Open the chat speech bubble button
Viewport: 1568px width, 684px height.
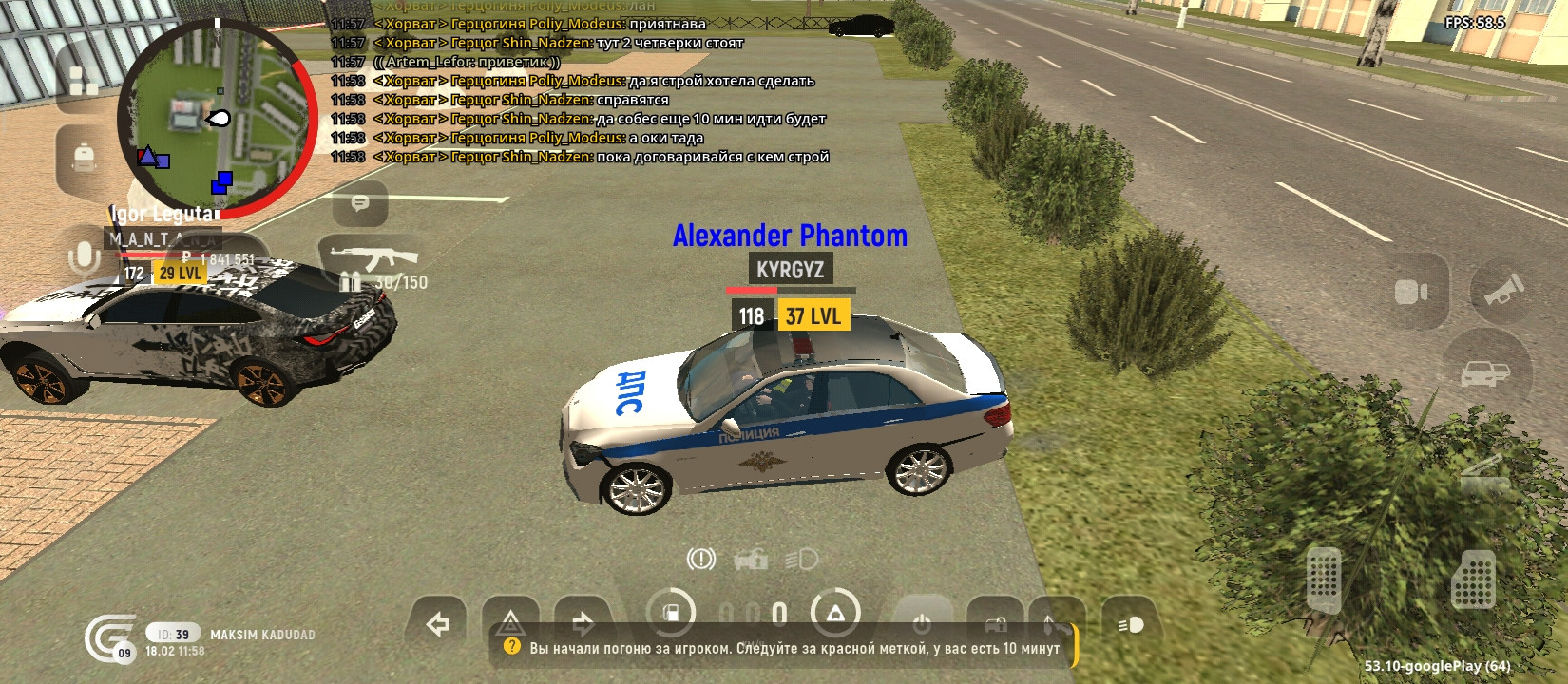360,203
